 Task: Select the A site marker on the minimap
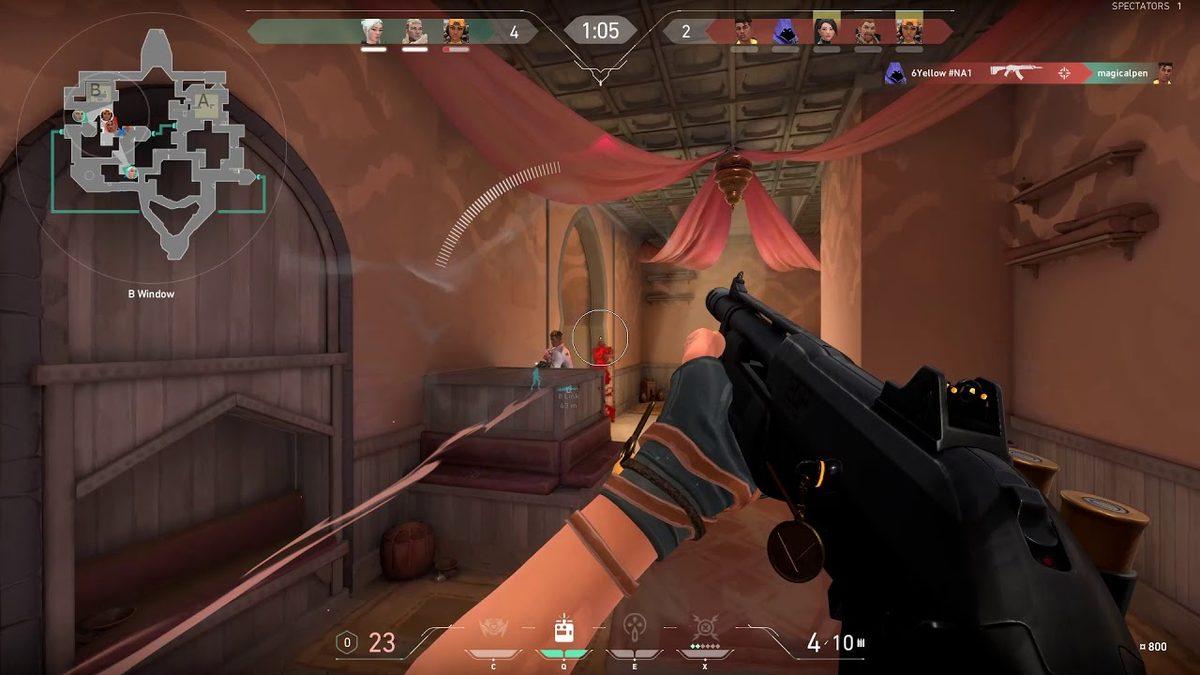(204, 102)
